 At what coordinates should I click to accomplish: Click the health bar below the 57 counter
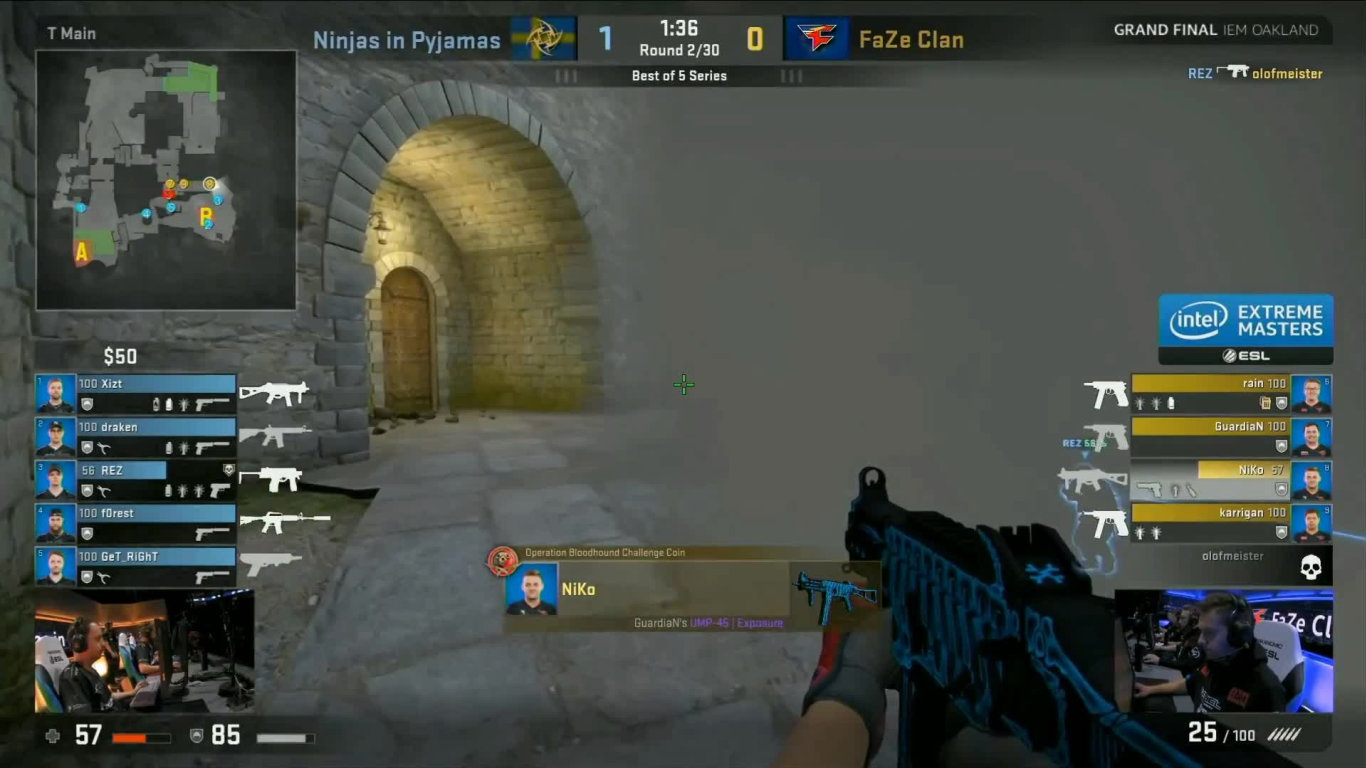(x=143, y=740)
